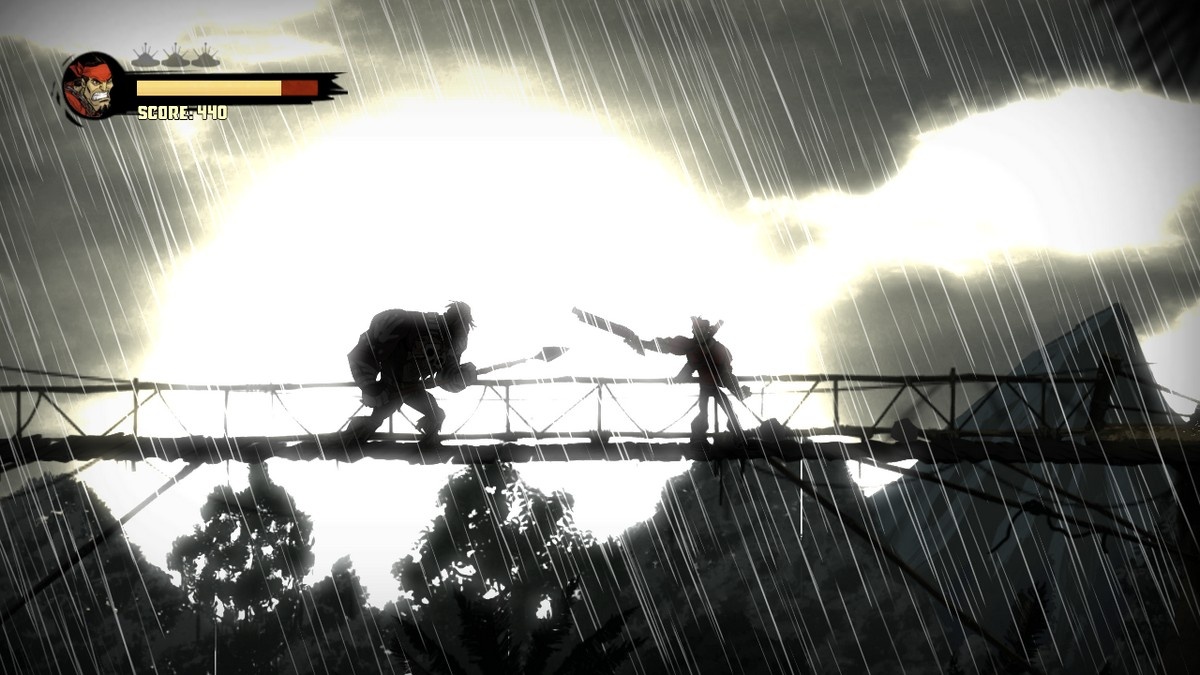Screen dimensions: 1200x675
Task: Click the red-bandana character portrait
Action: pyautogui.click(x=93, y=86)
